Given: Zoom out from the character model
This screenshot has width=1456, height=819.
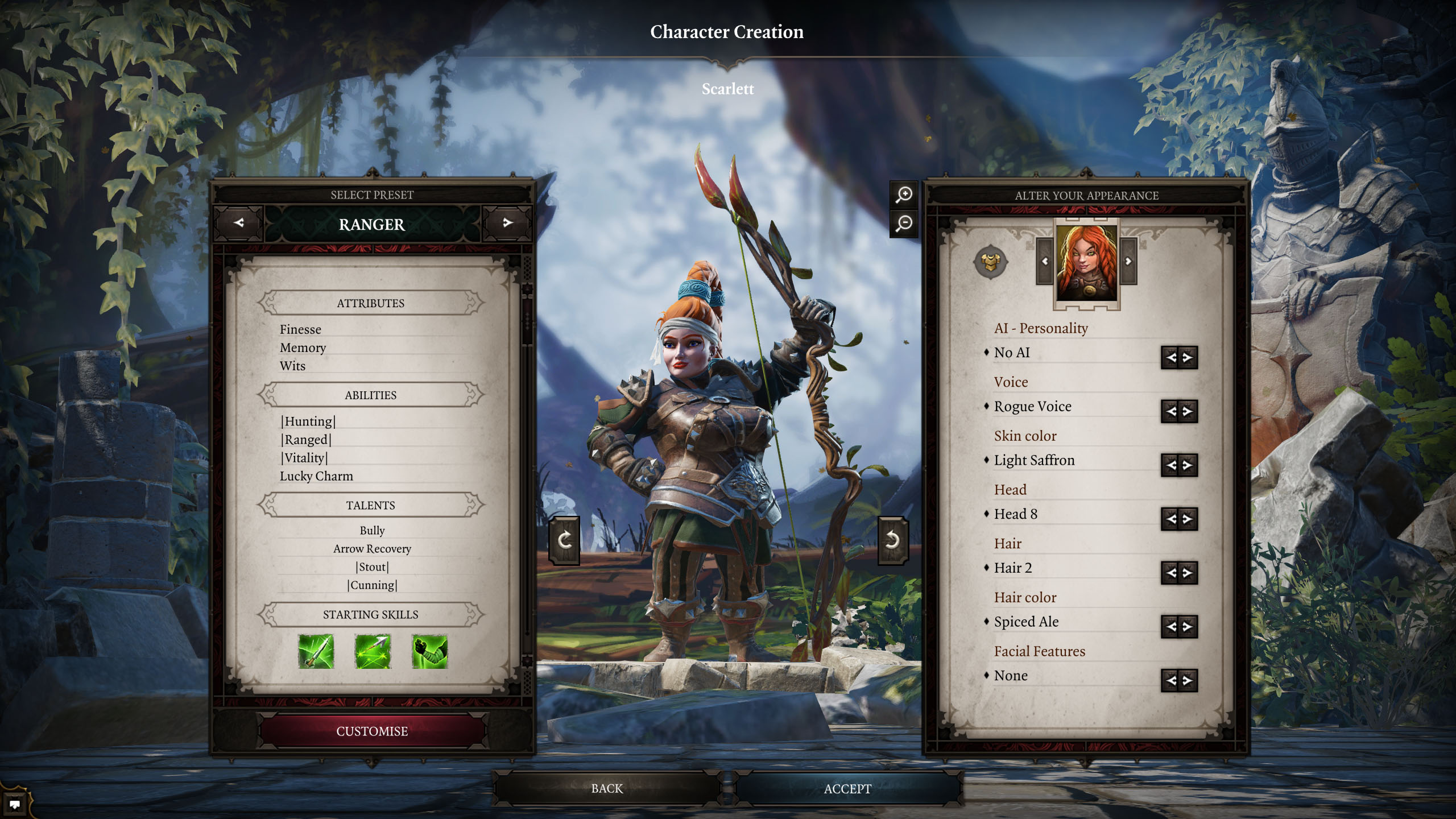Looking at the screenshot, I should tap(904, 223).
